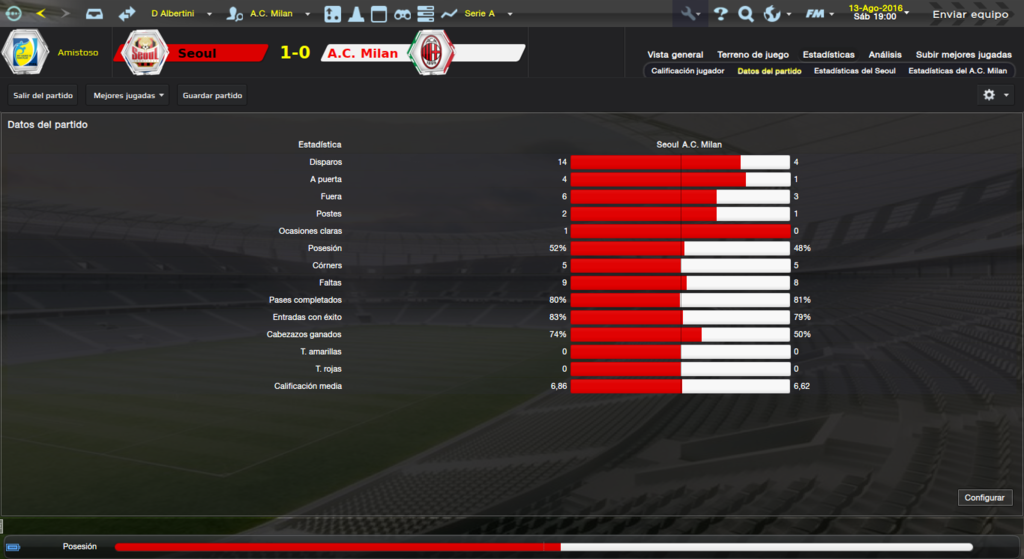Viewport: 1024px width, 559px height.
Task: View 'Estadísticas del A.C. Milan'
Action: 957,72
